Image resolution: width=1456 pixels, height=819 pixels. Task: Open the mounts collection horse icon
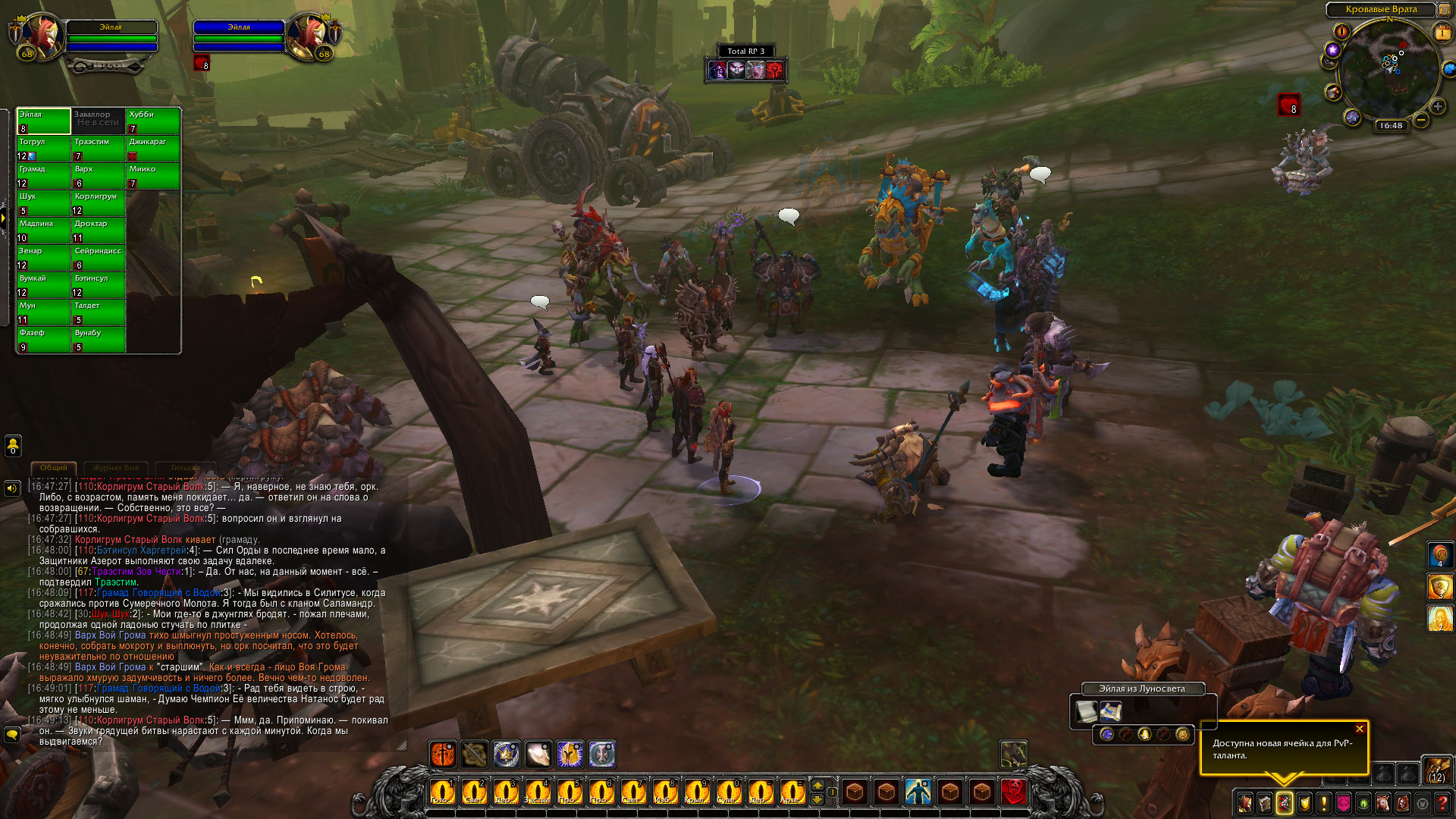pyautogui.click(x=1383, y=803)
